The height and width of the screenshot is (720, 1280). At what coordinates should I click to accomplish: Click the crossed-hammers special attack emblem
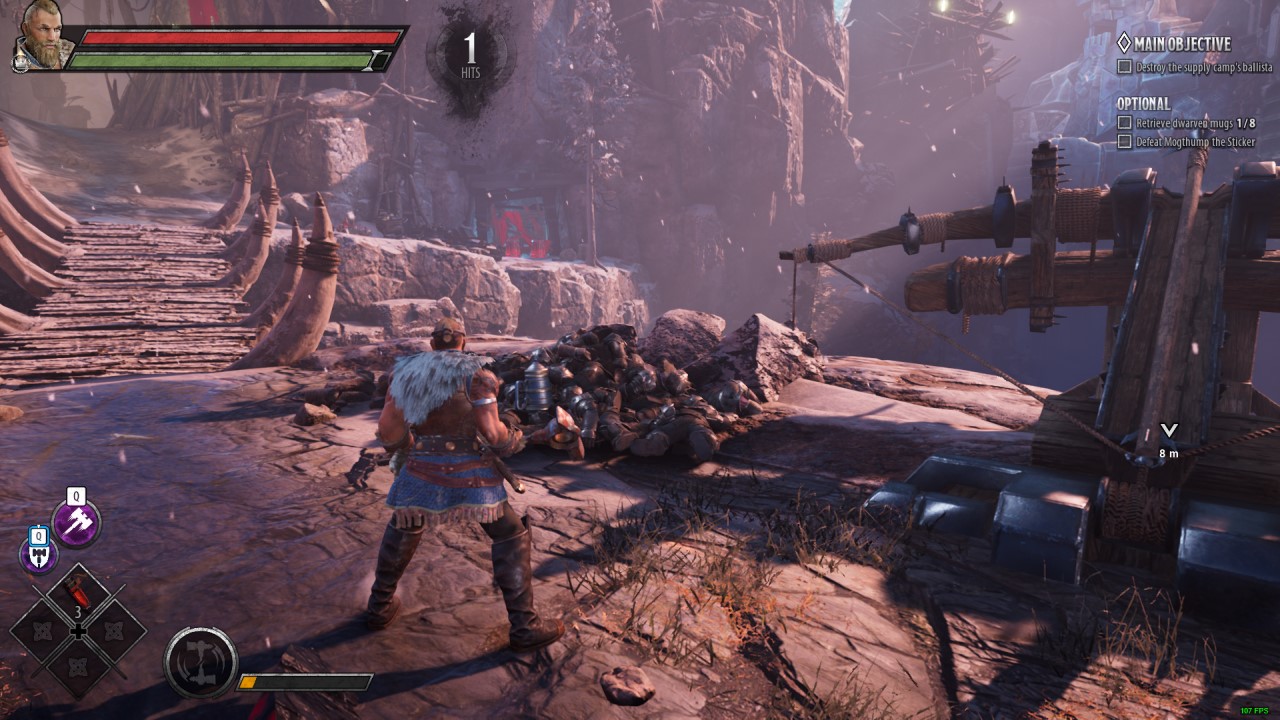[x=201, y=662]
